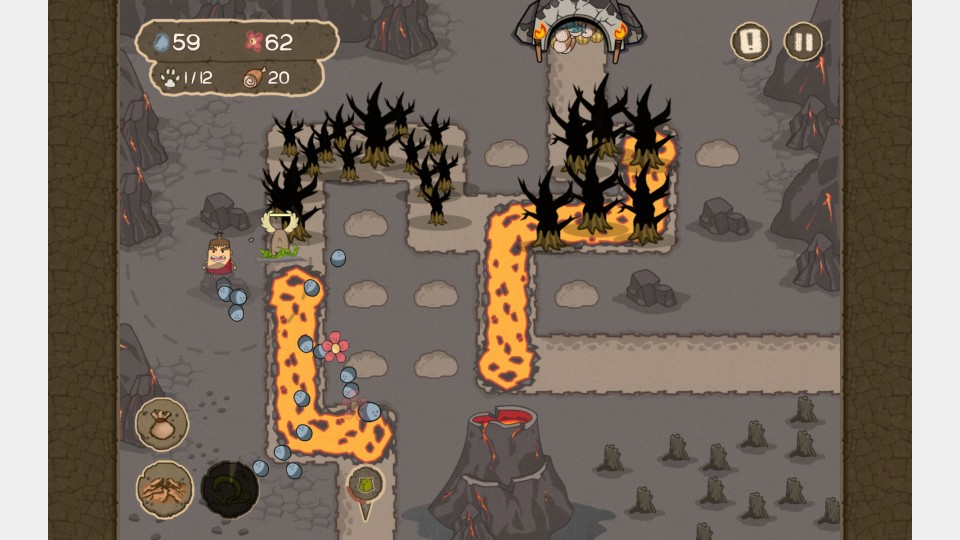
Task: Open the exclamation mark info button
Action: [750, 42]
